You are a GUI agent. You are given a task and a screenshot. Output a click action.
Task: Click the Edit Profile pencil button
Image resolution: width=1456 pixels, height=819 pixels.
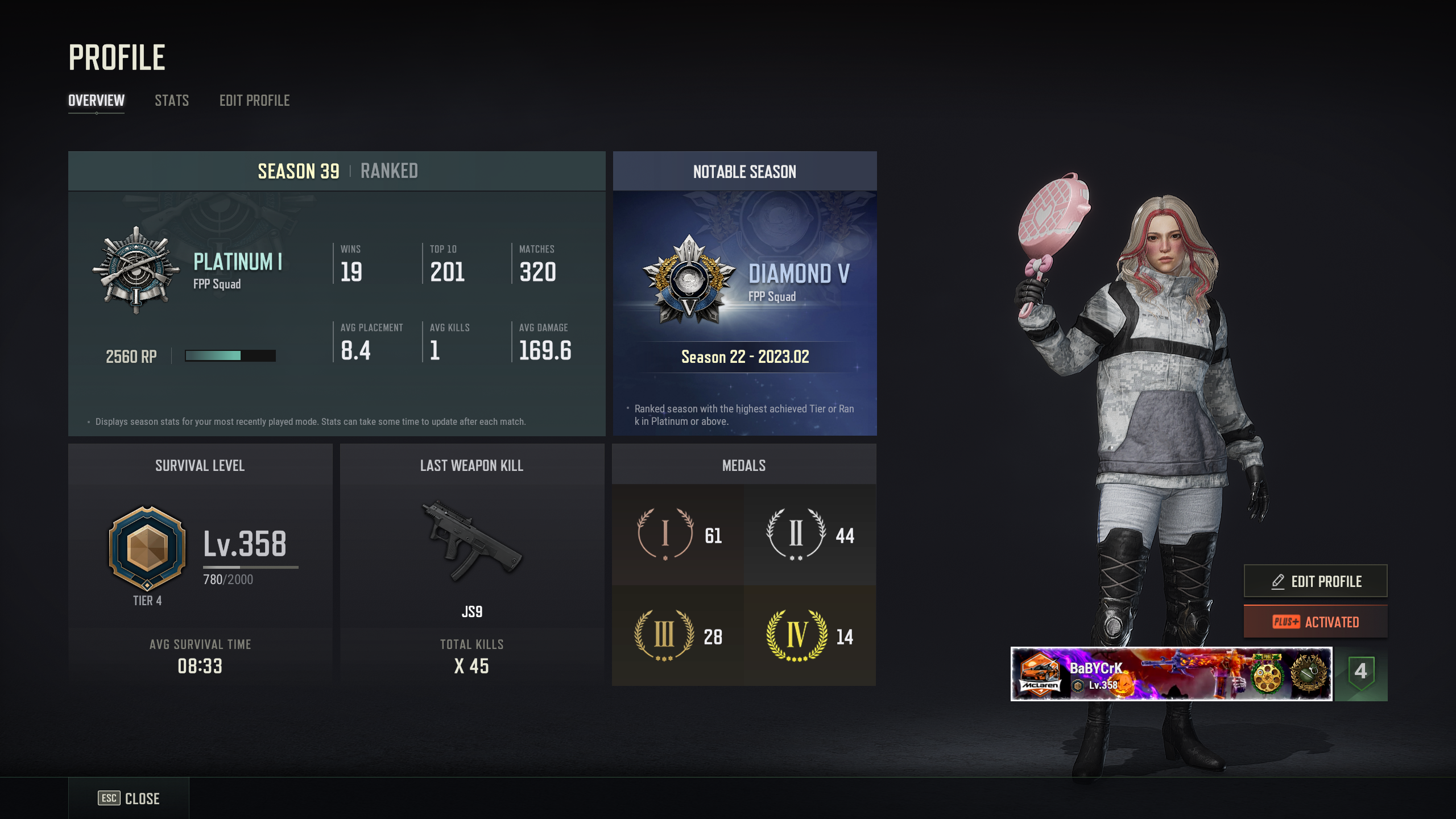click(x=1315, y=581)
